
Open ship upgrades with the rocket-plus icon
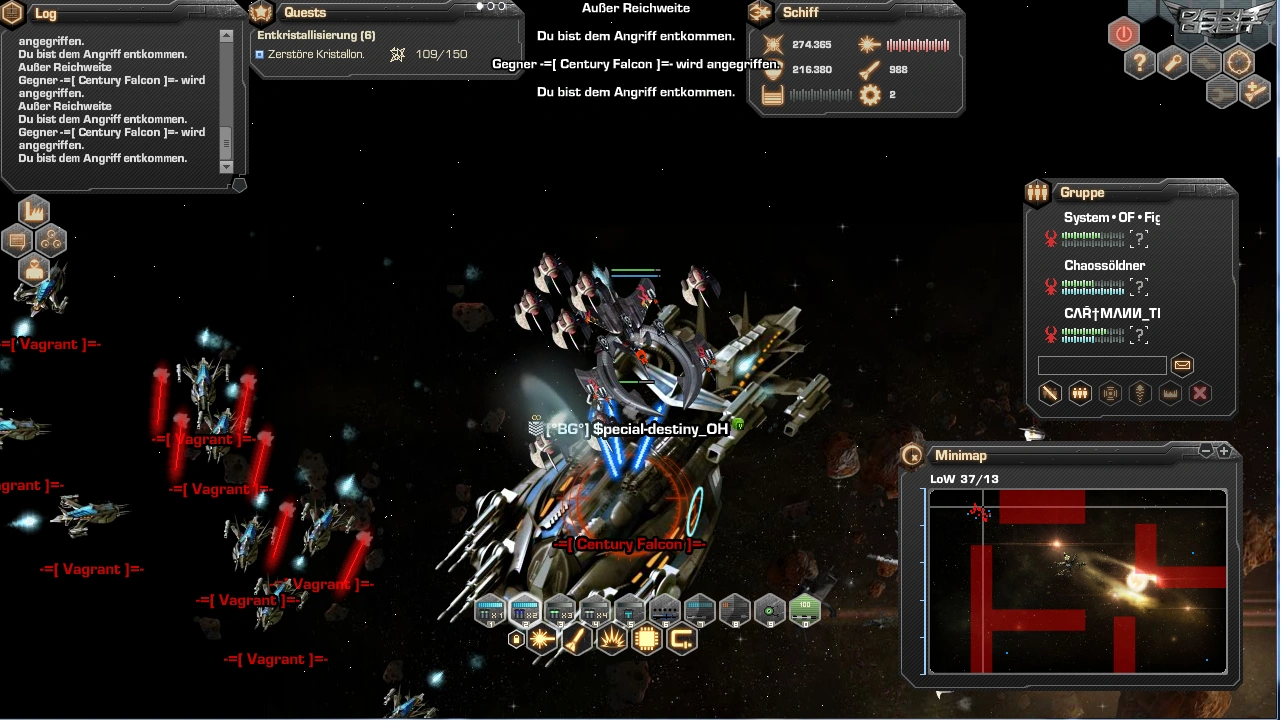[x=1253, y=93]
